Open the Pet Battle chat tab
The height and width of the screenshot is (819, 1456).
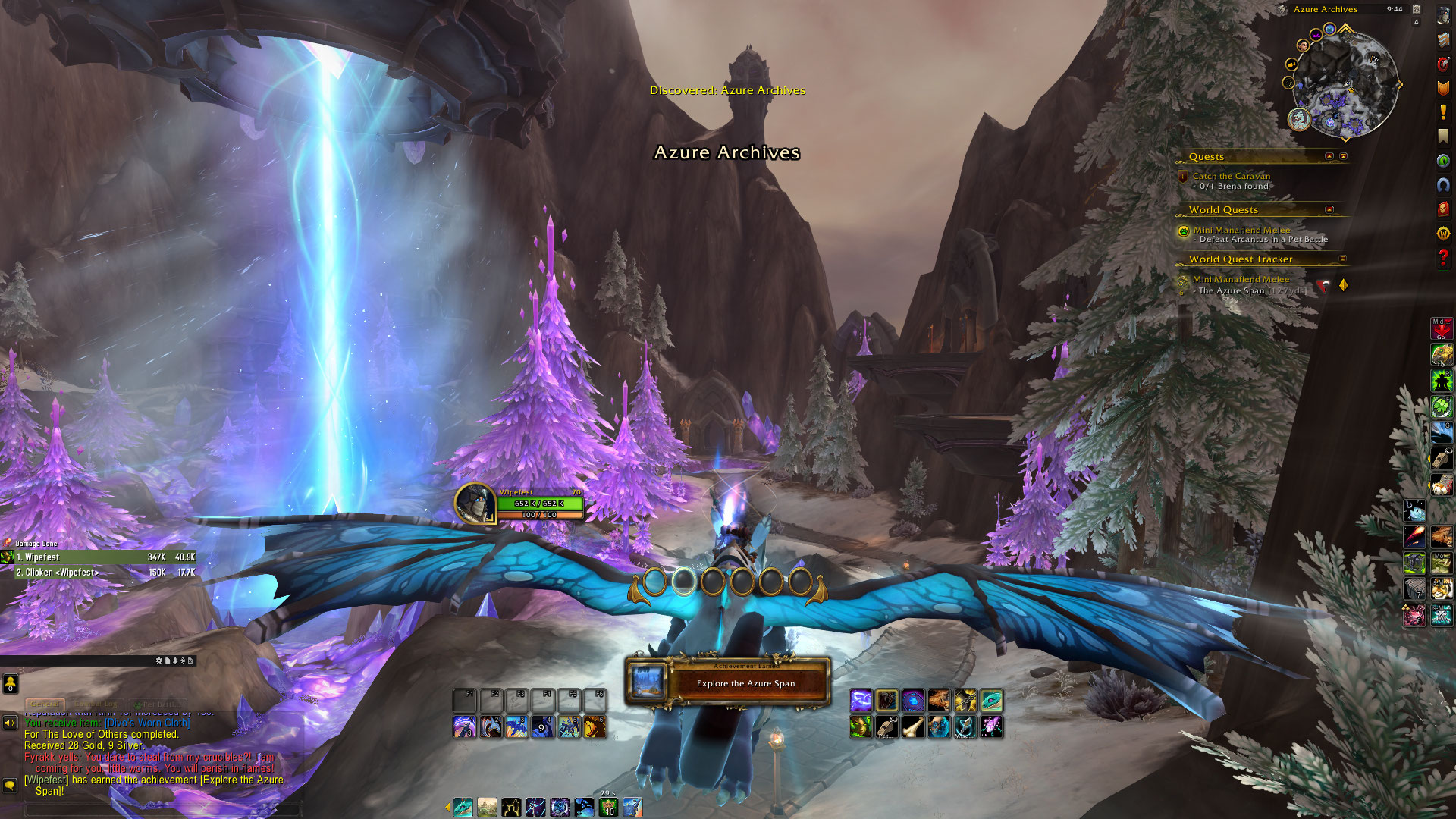tap(156, 704)
